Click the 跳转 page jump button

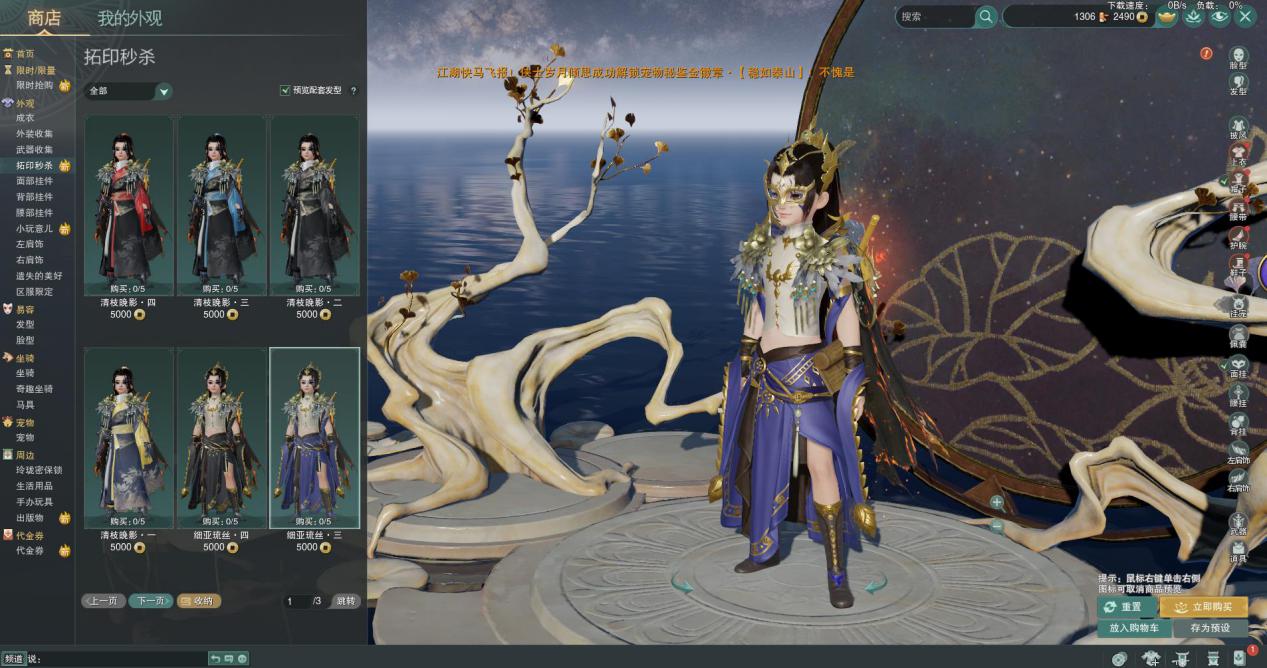(x=345, y=601)
